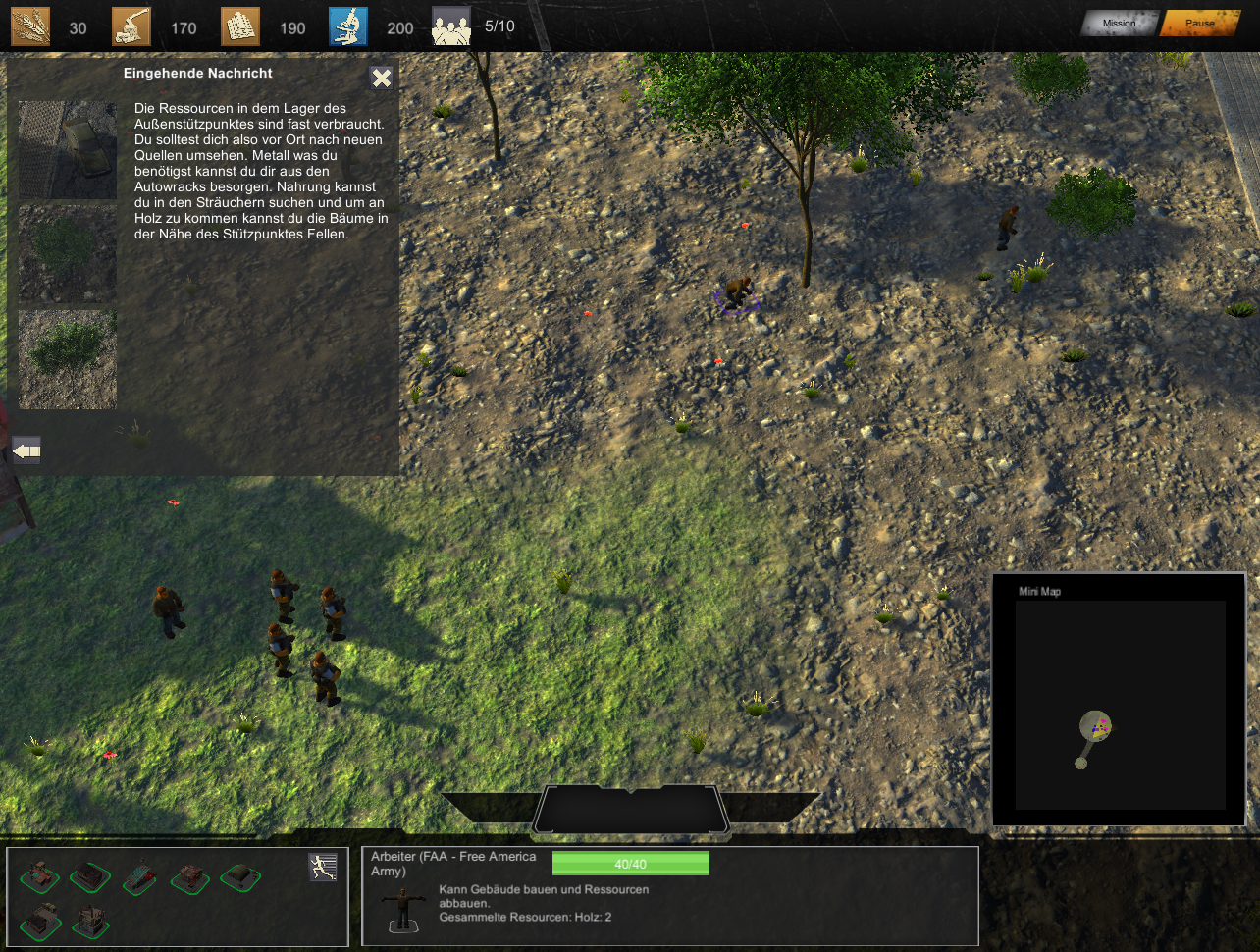Screen dimensions: 1260x952
Task: Build the green medical tent with red cross
Action: (239, 876)
